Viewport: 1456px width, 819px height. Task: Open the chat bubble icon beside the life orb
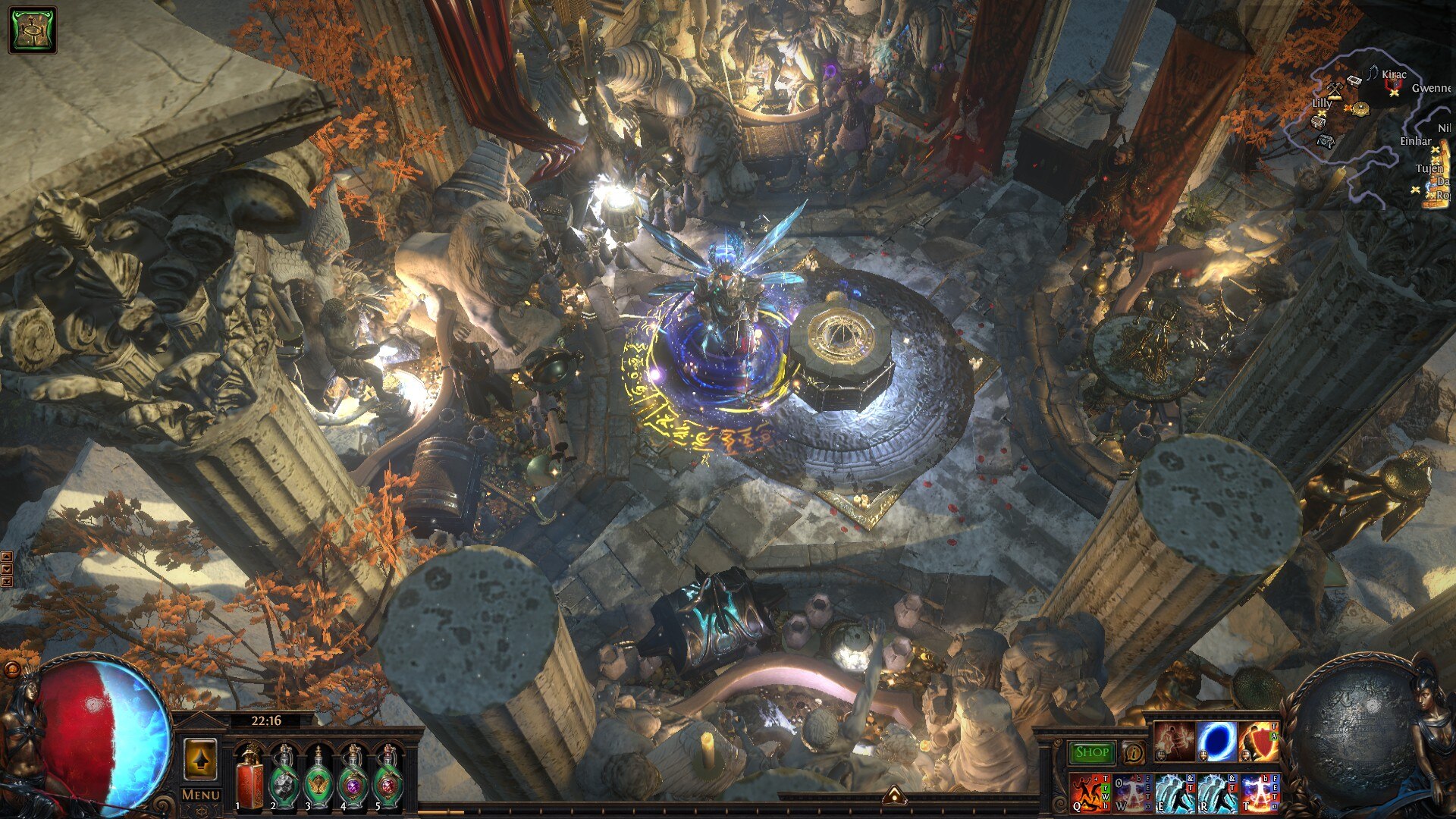click(11, 669)
